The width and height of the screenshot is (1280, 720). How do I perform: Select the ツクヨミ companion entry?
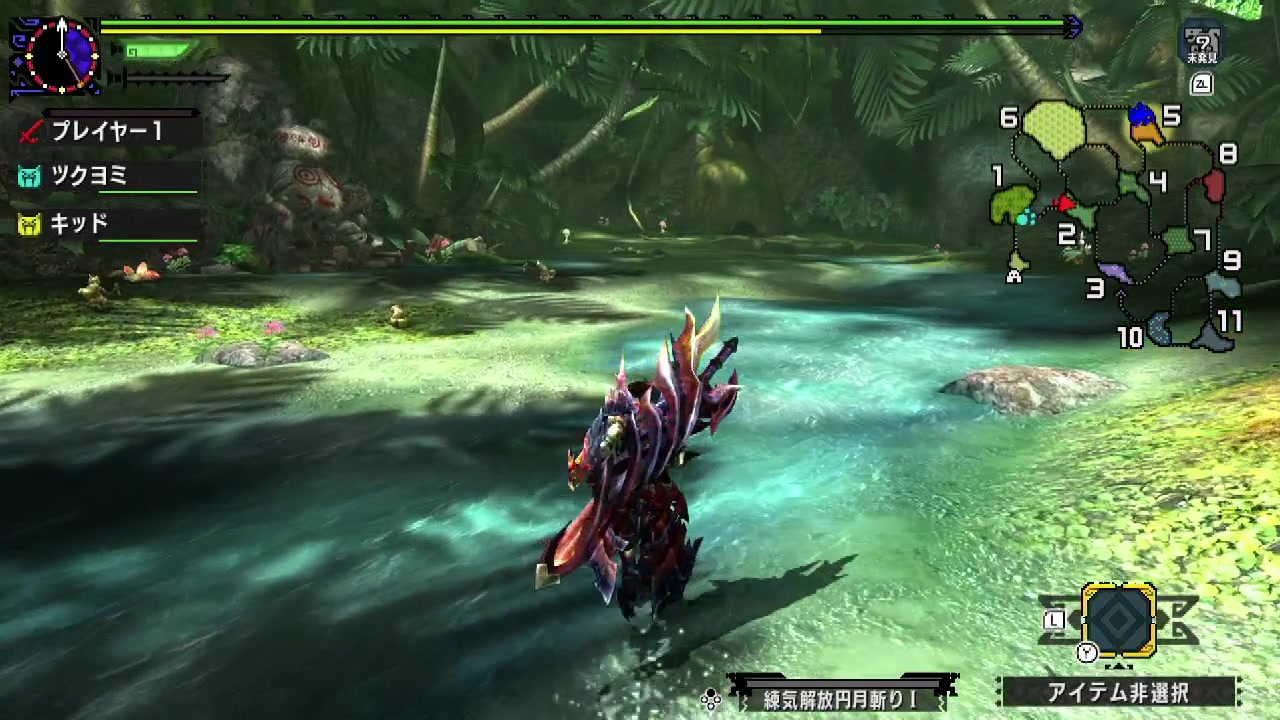click(88, 177)
